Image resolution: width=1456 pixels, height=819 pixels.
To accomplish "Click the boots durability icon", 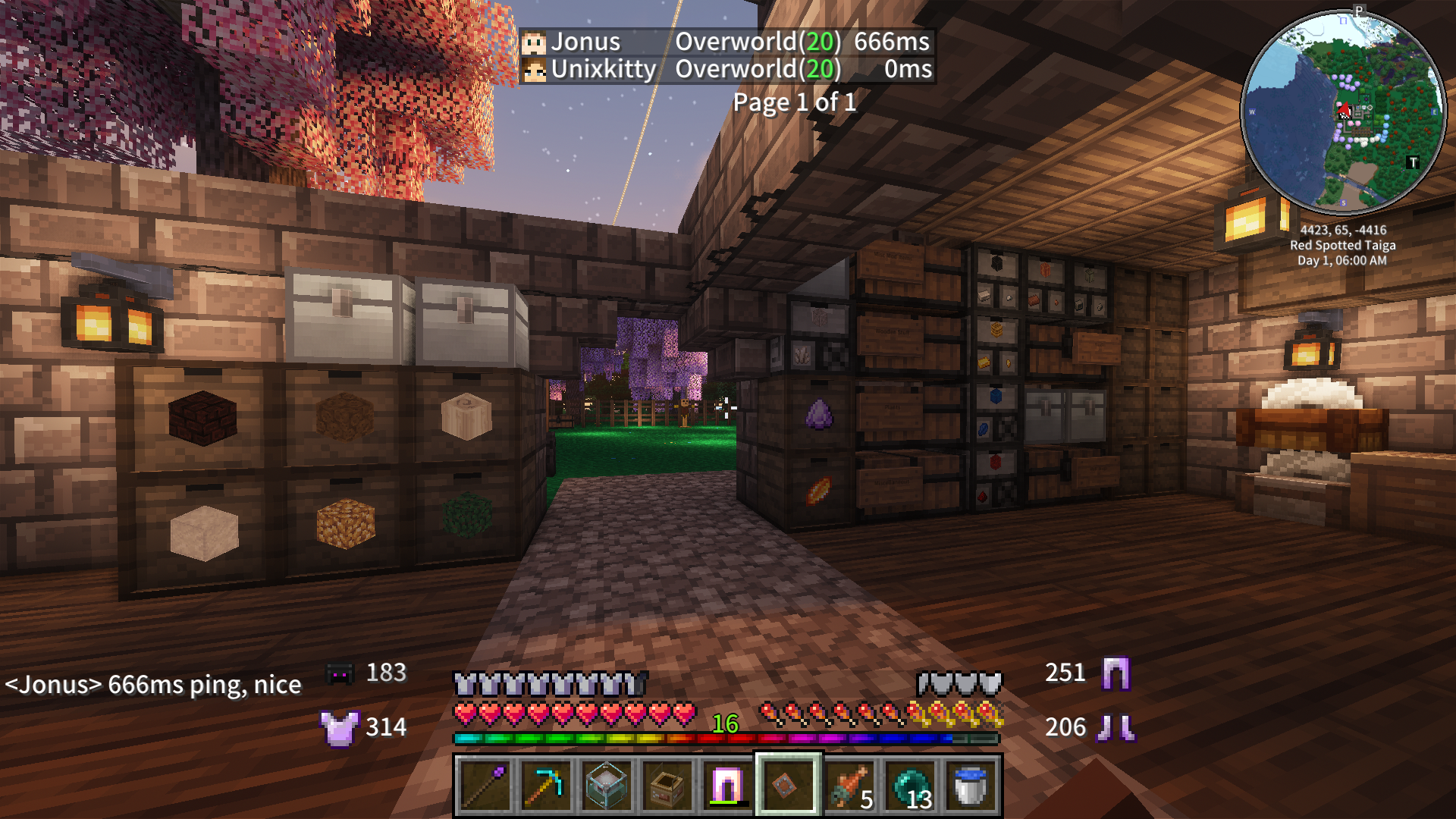I will 1116,728.
